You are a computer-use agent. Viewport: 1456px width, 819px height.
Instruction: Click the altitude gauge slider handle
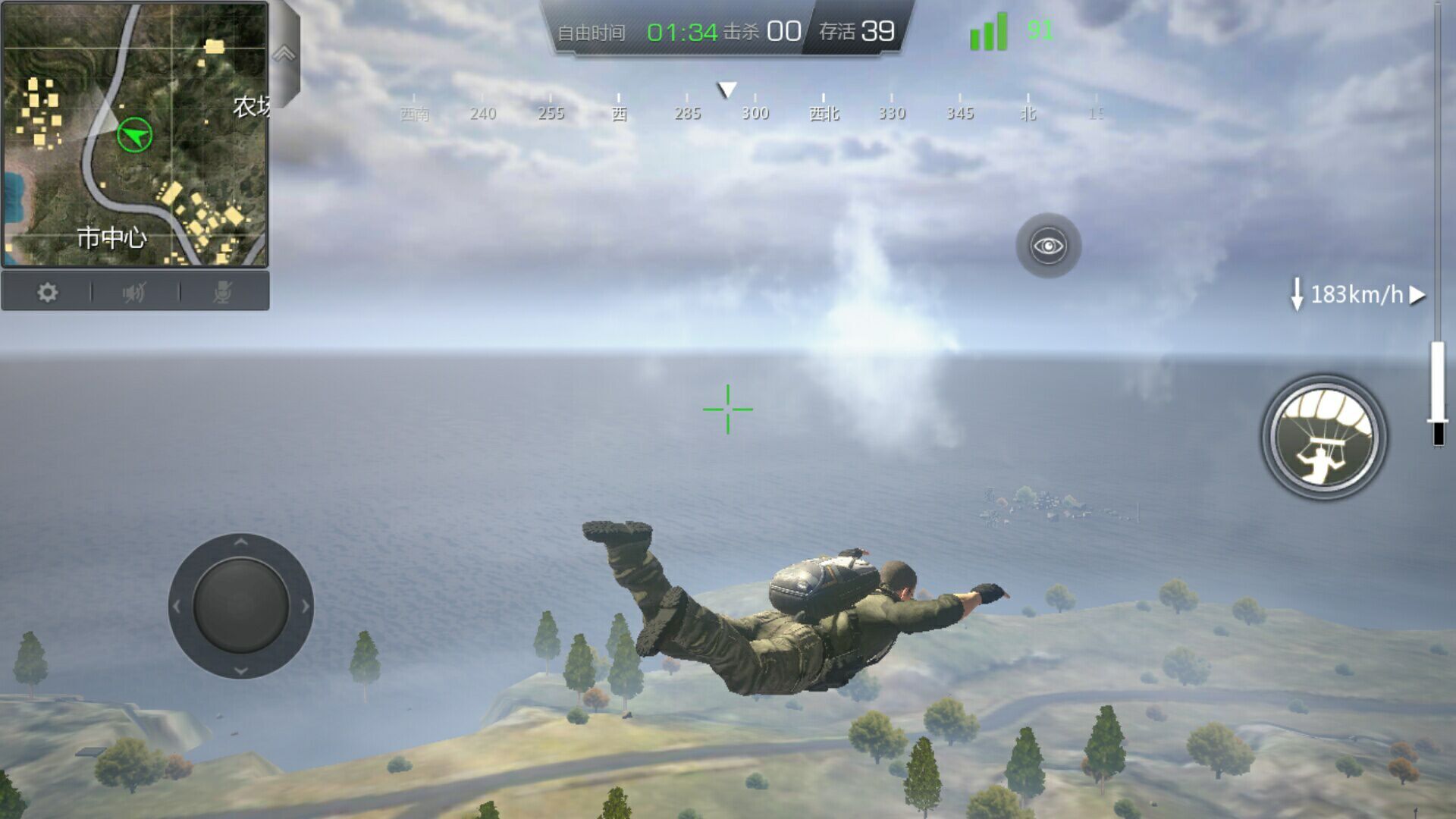point(1438,421)
